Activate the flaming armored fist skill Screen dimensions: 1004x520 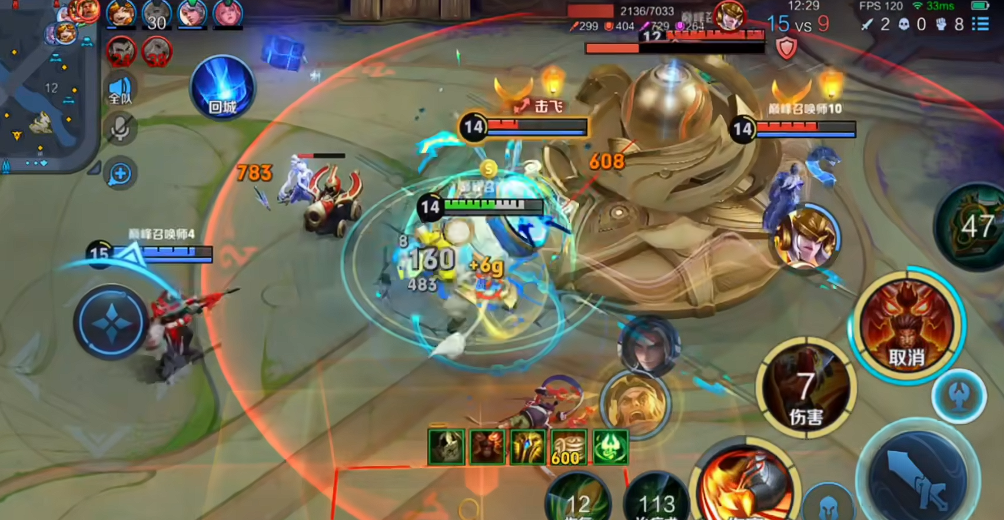click(x=744, y=482)
